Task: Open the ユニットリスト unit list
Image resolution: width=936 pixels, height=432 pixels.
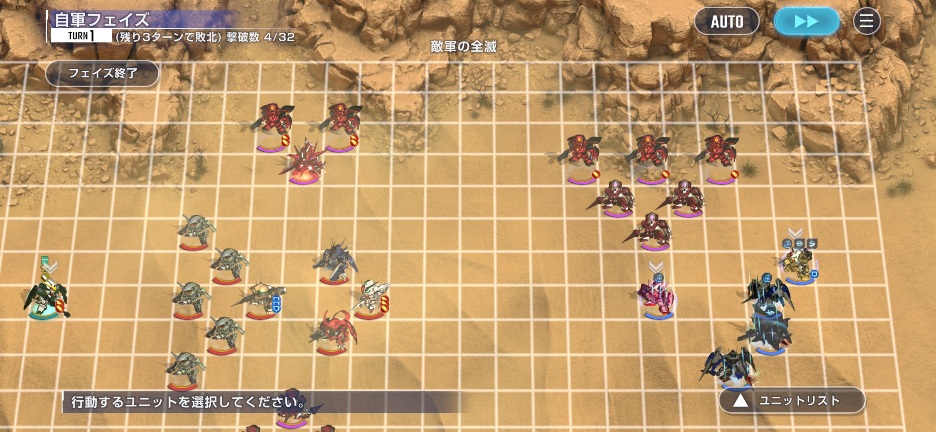Action: pos(792,401)
